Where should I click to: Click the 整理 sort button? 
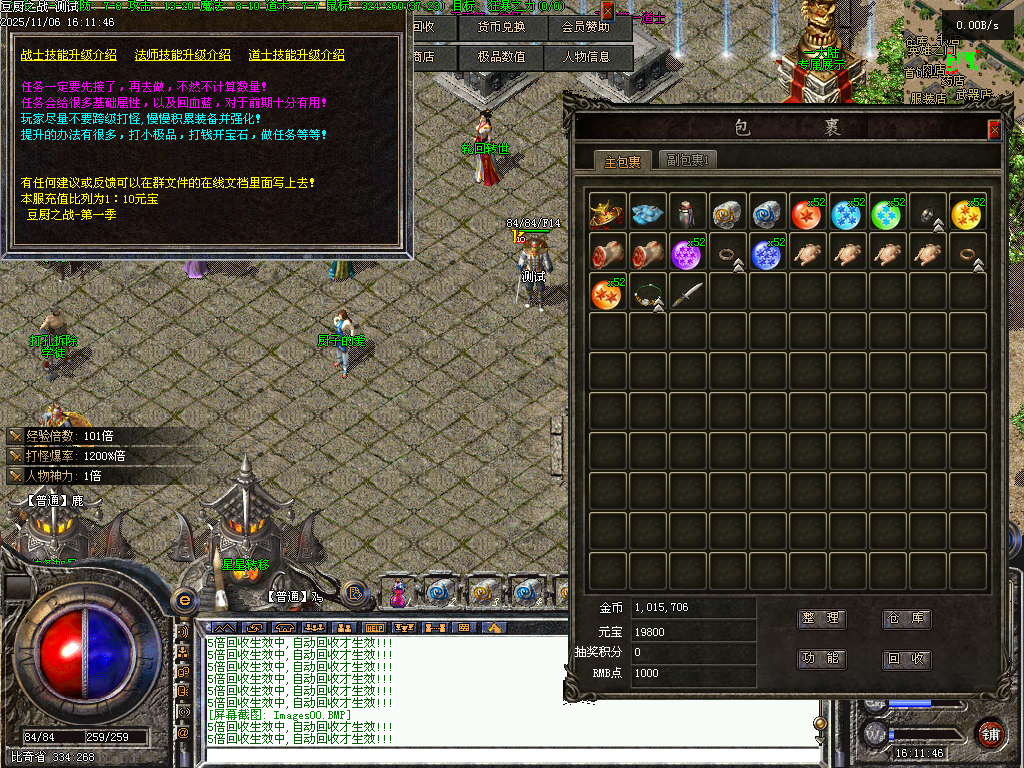821,619
